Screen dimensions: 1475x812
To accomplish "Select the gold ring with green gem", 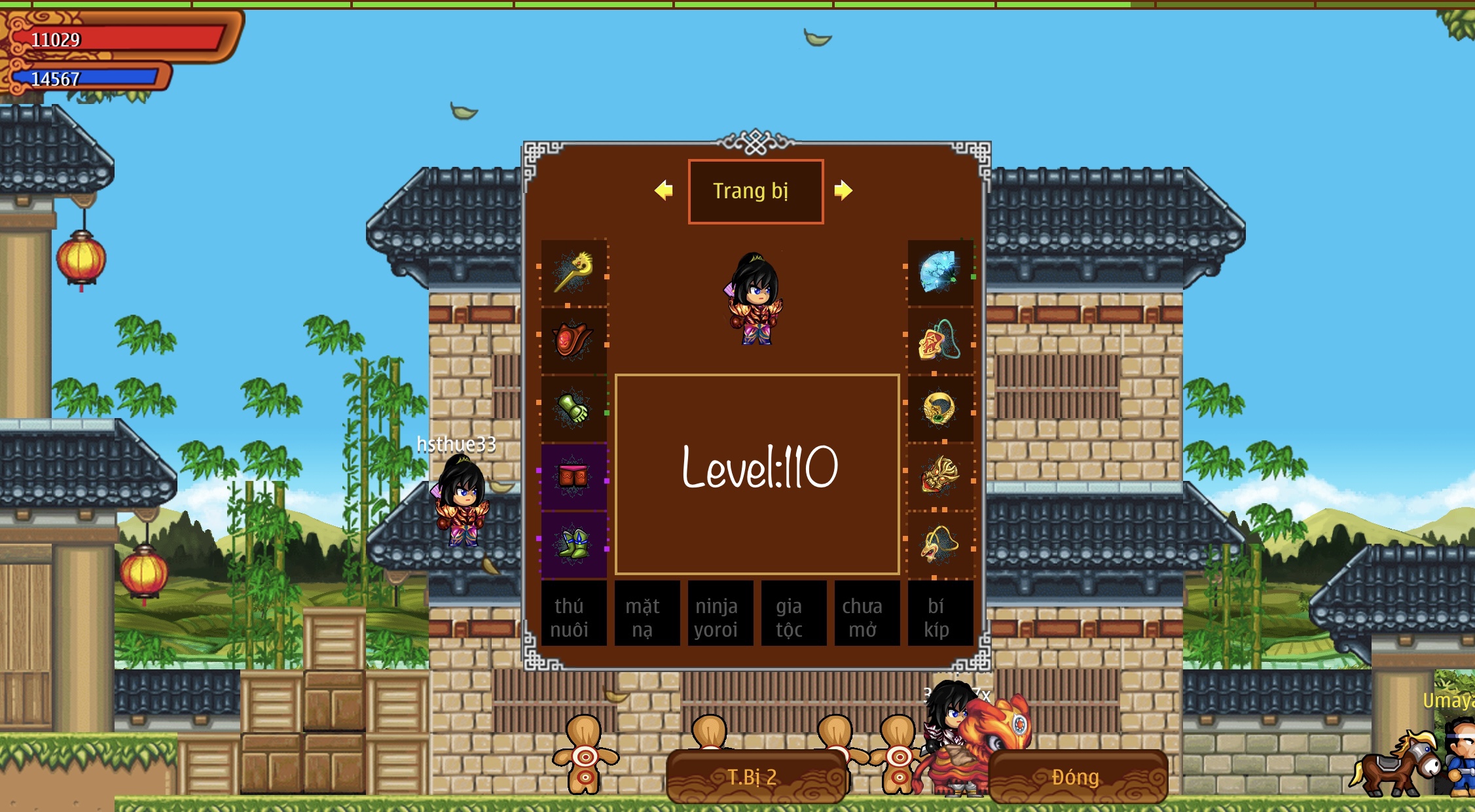I will coord(940,409).
